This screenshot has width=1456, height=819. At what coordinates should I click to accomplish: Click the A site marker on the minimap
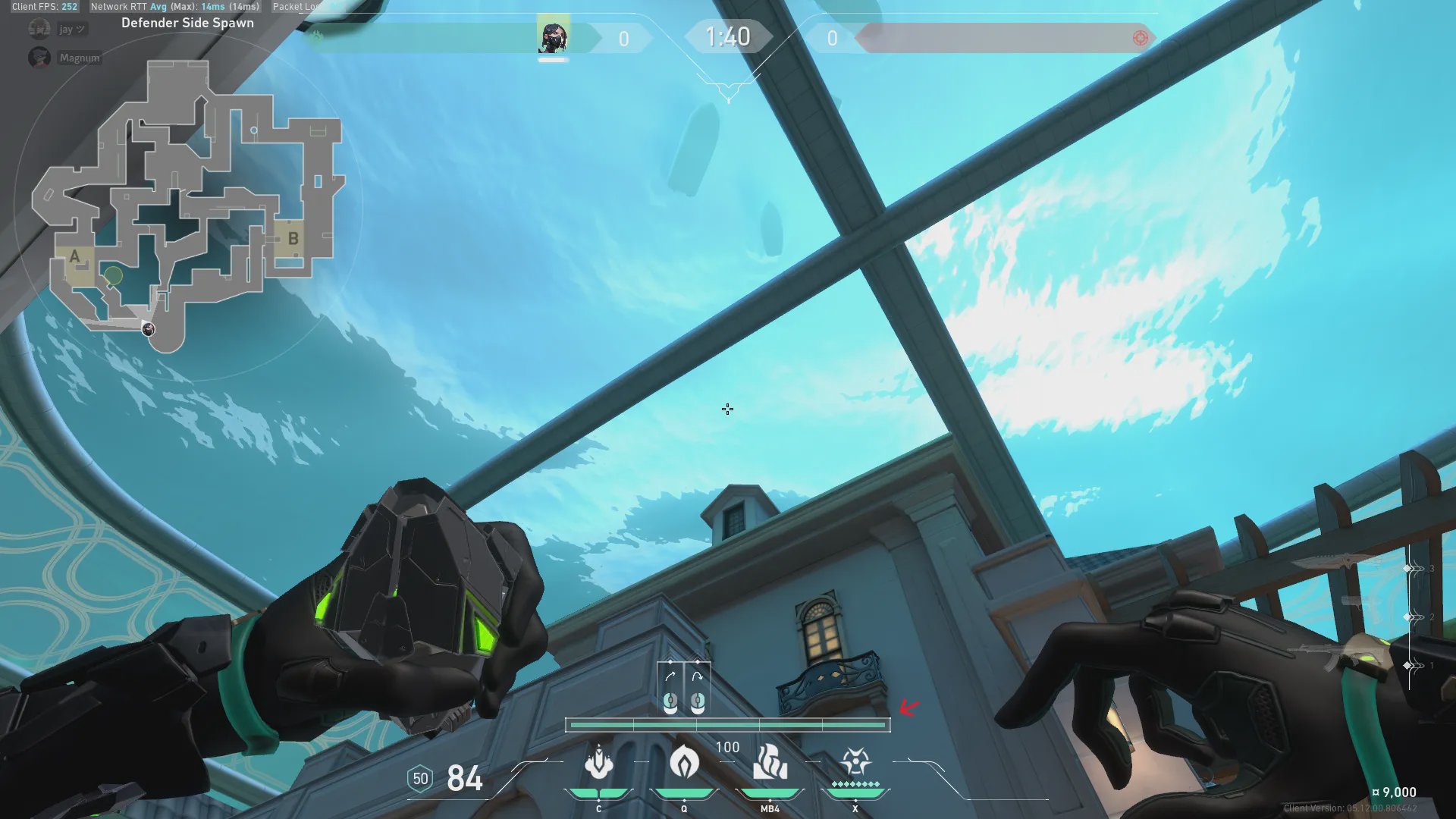tap(74, 256)
